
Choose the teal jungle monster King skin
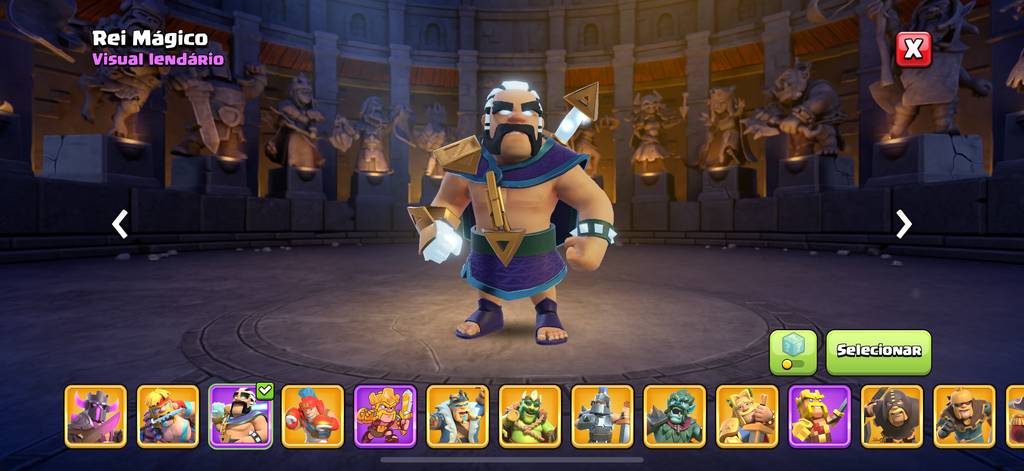click(x=674, y=415)
